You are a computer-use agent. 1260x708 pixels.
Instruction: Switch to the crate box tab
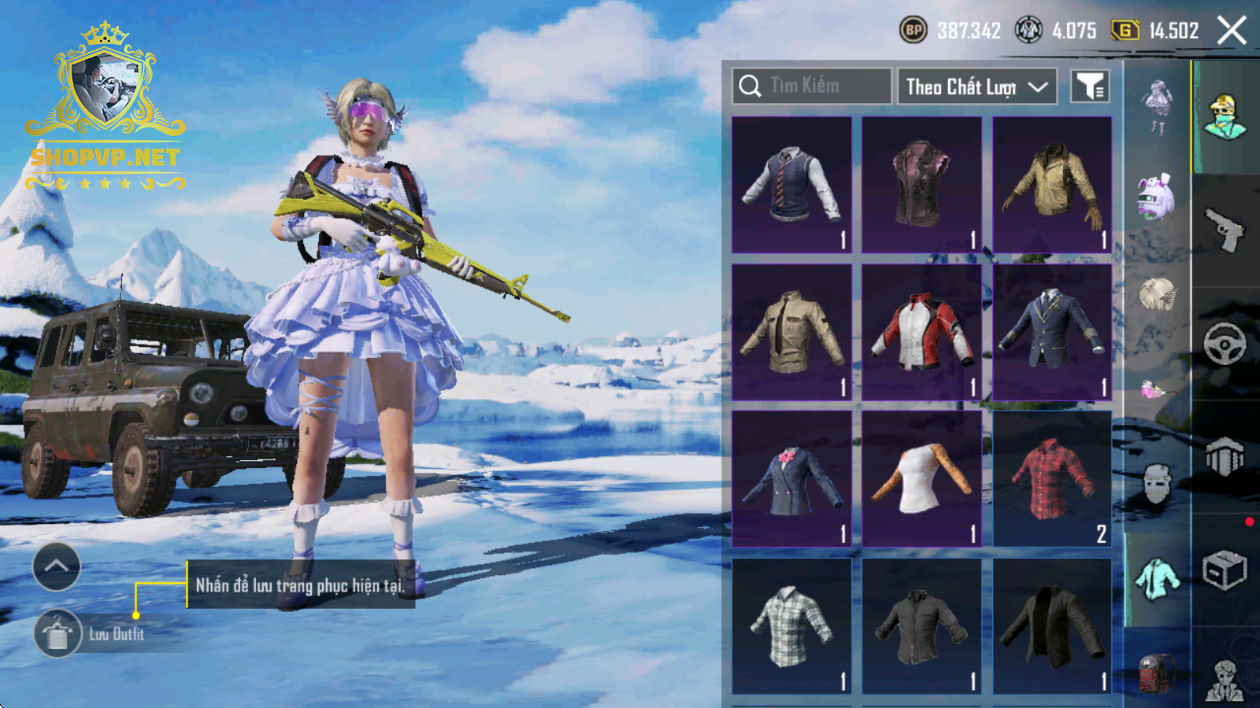tap(1225, 572)
